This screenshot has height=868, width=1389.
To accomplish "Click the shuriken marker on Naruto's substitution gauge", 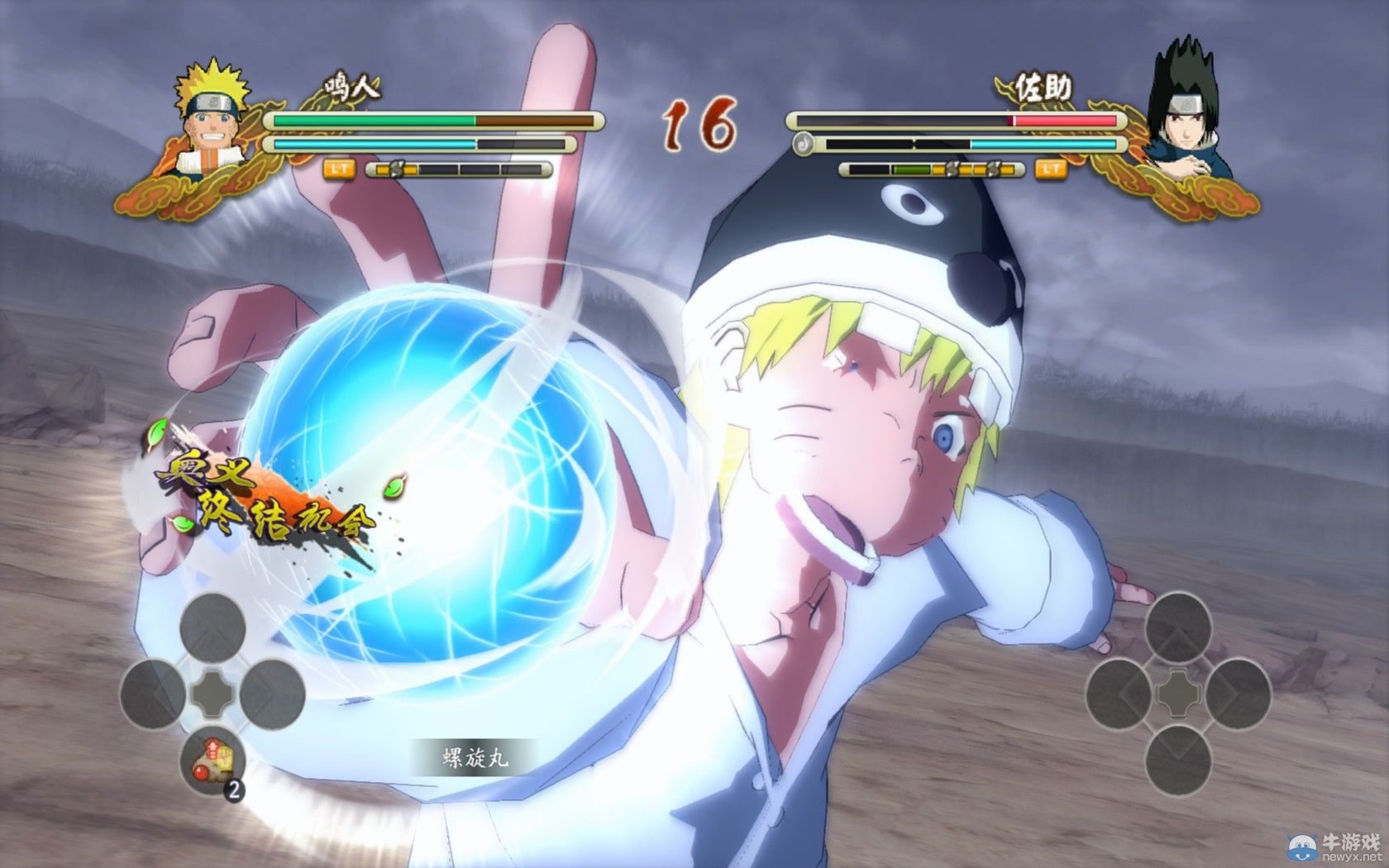I will (397, 169).
